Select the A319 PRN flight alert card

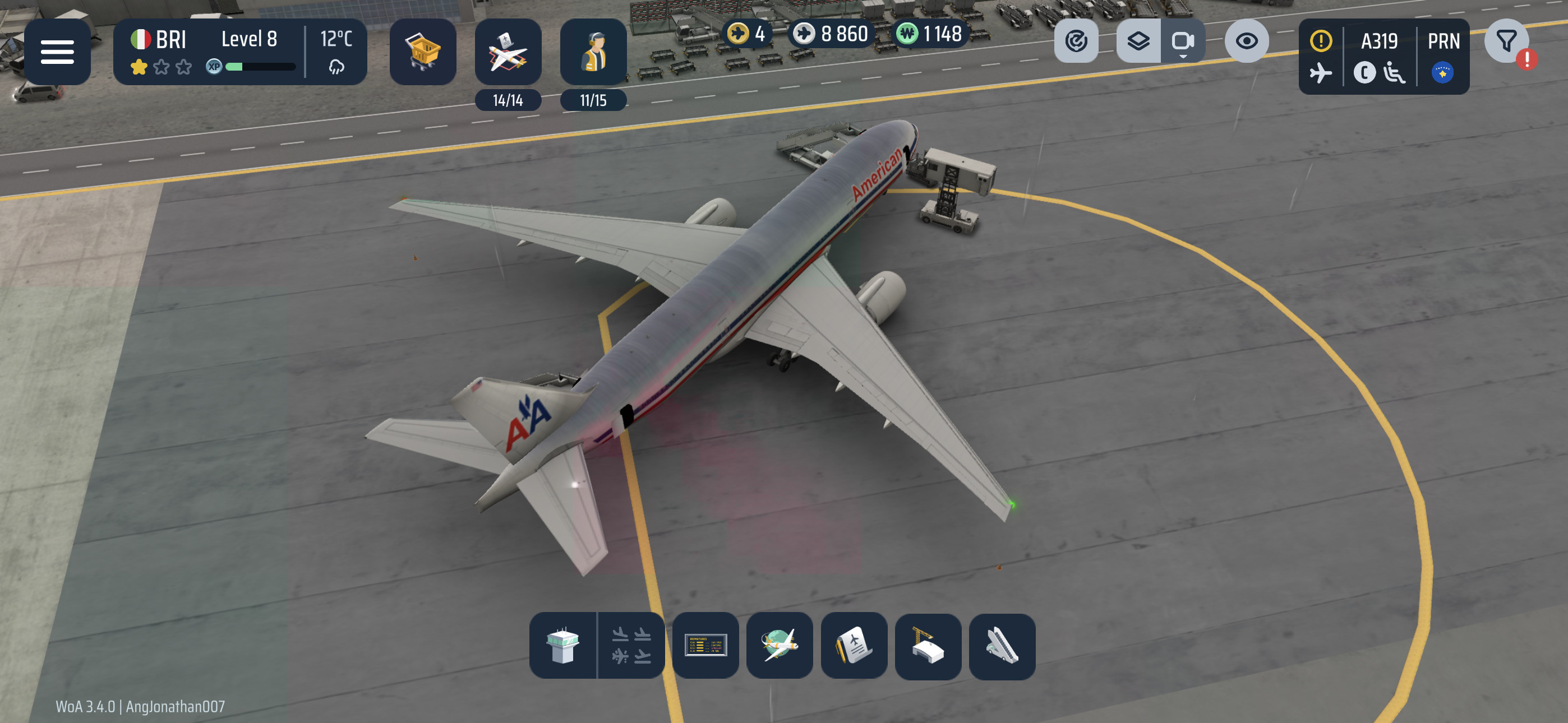pos(1383,56)
